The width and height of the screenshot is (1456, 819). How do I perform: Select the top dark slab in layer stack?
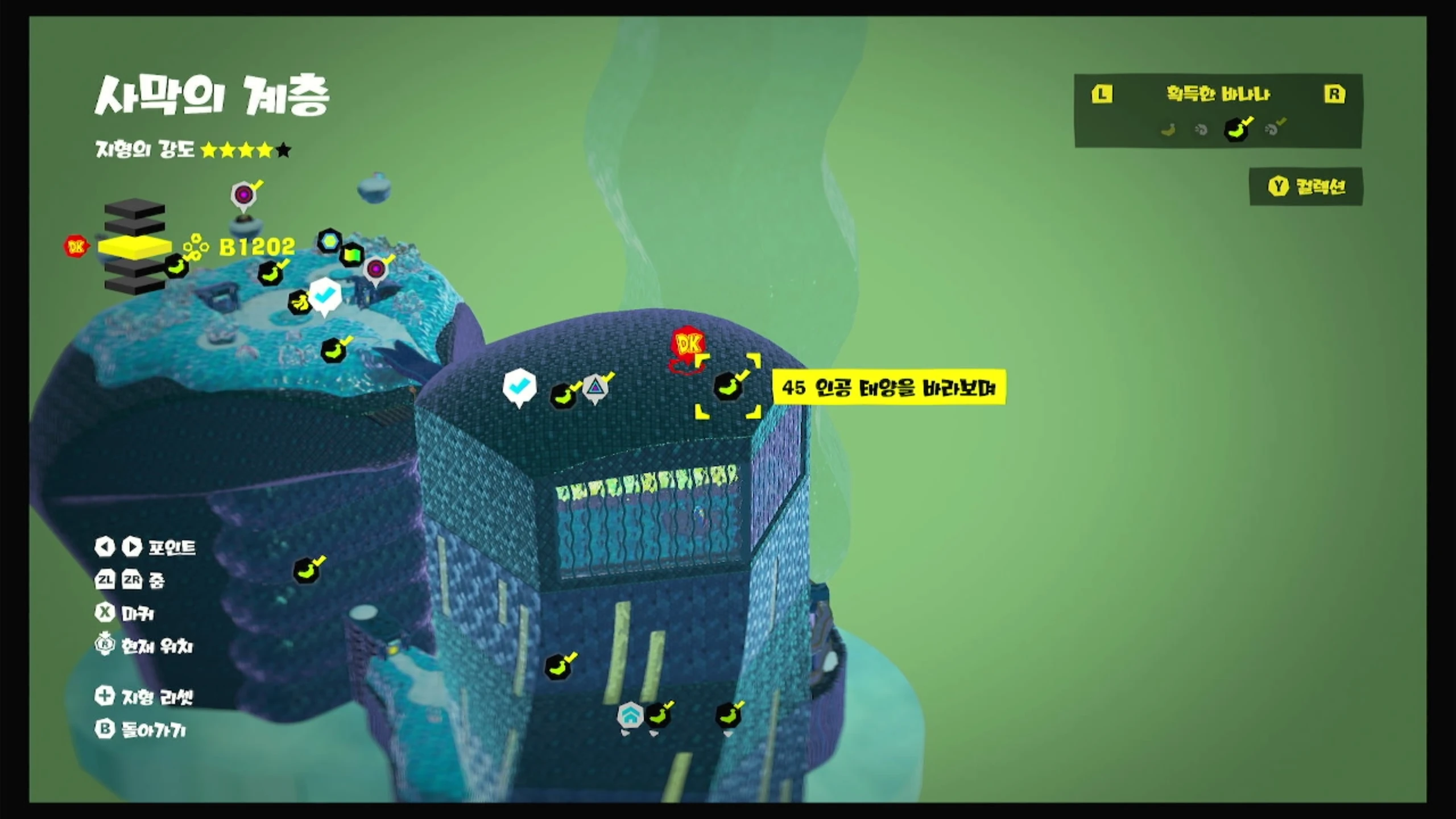point(134,209)
